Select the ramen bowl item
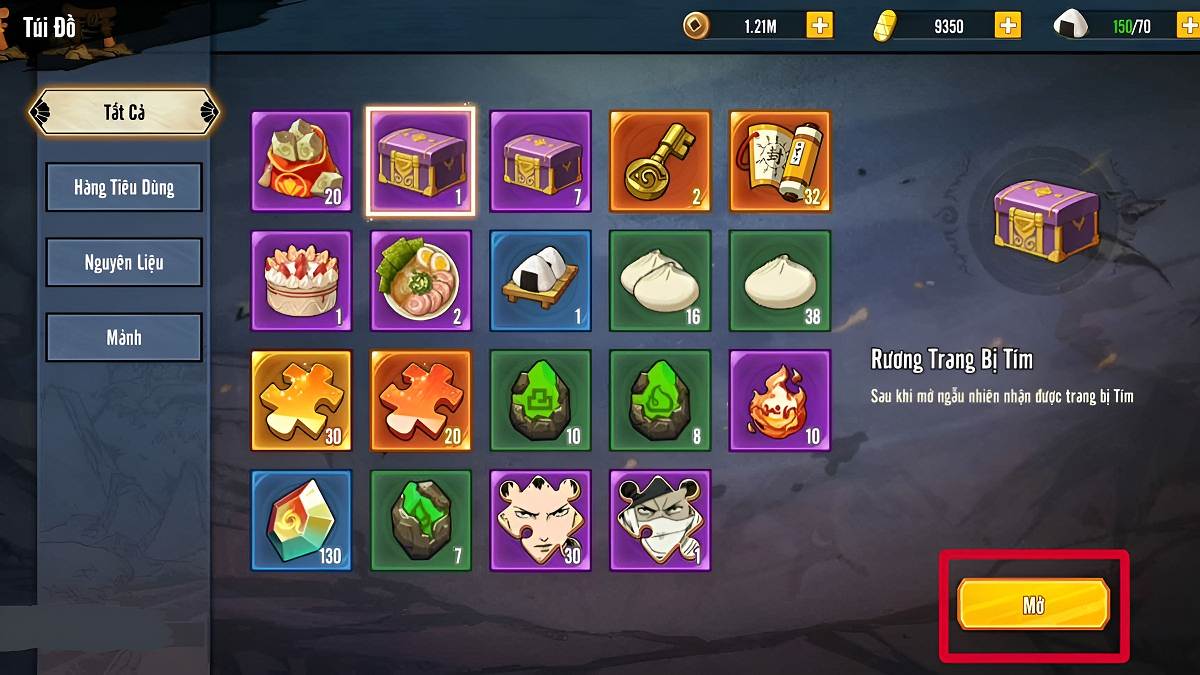The height and width of the screenshot is (675, 1200). (421, 281)
